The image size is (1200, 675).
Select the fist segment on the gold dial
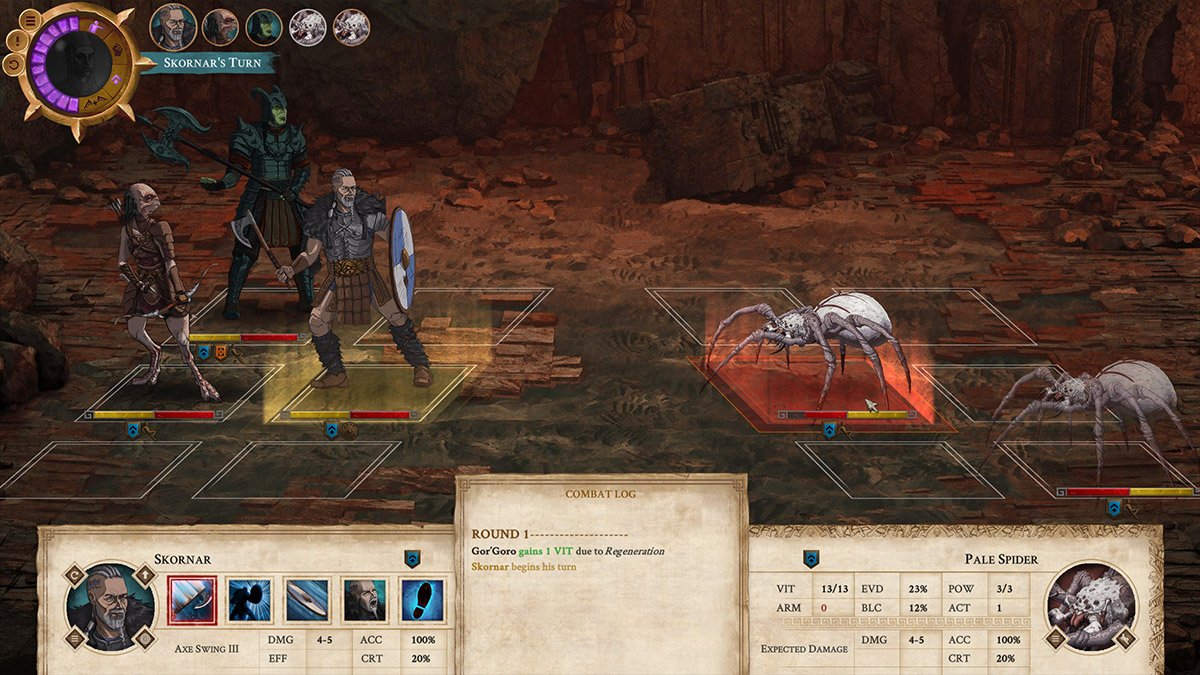pos(117,49)
